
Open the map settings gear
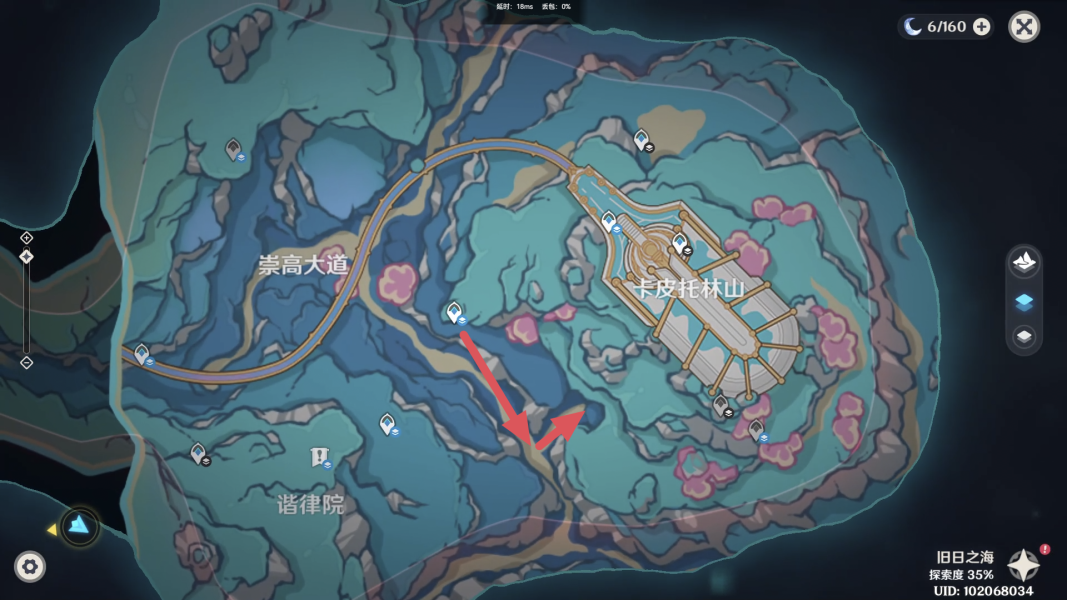[x=30, y=567]
